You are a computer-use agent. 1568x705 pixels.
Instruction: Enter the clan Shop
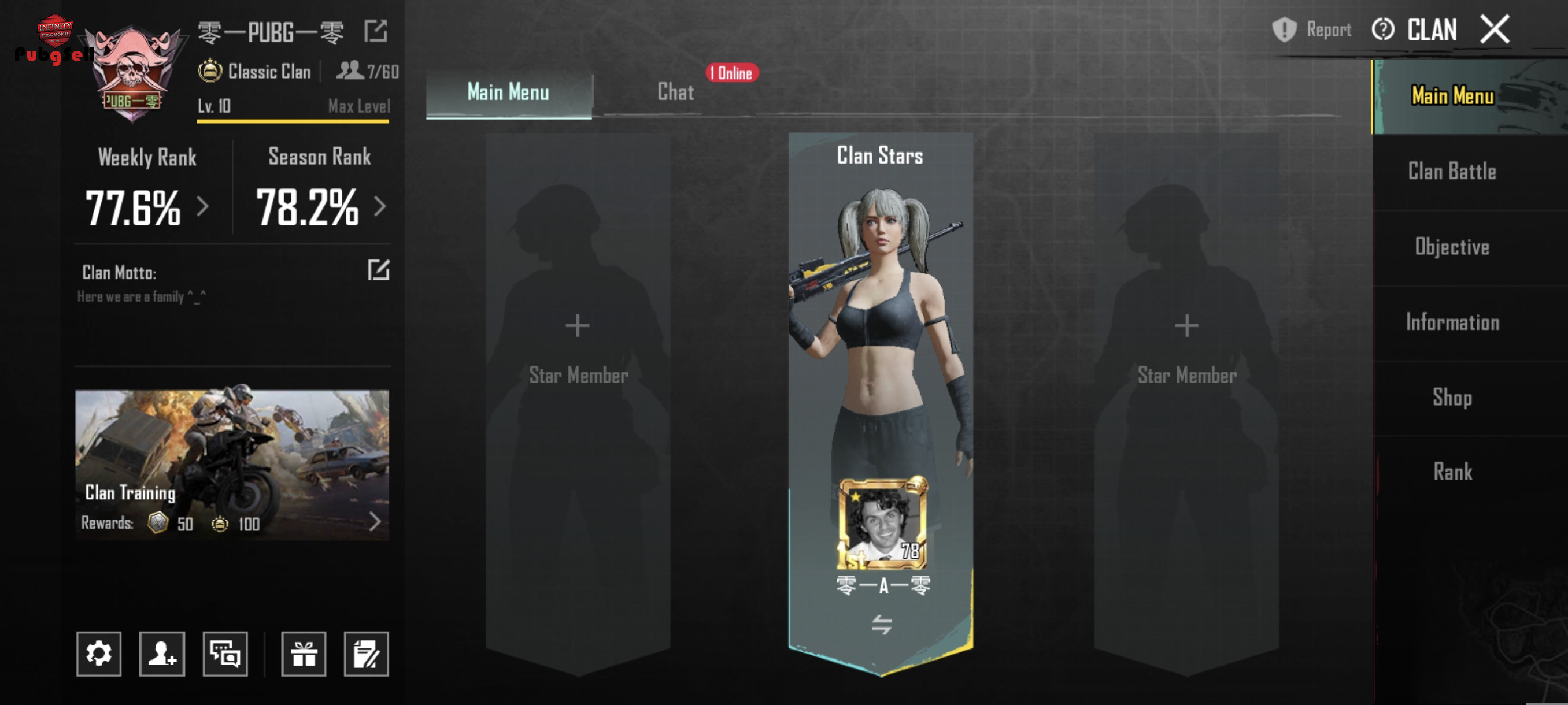(1452, 398)
